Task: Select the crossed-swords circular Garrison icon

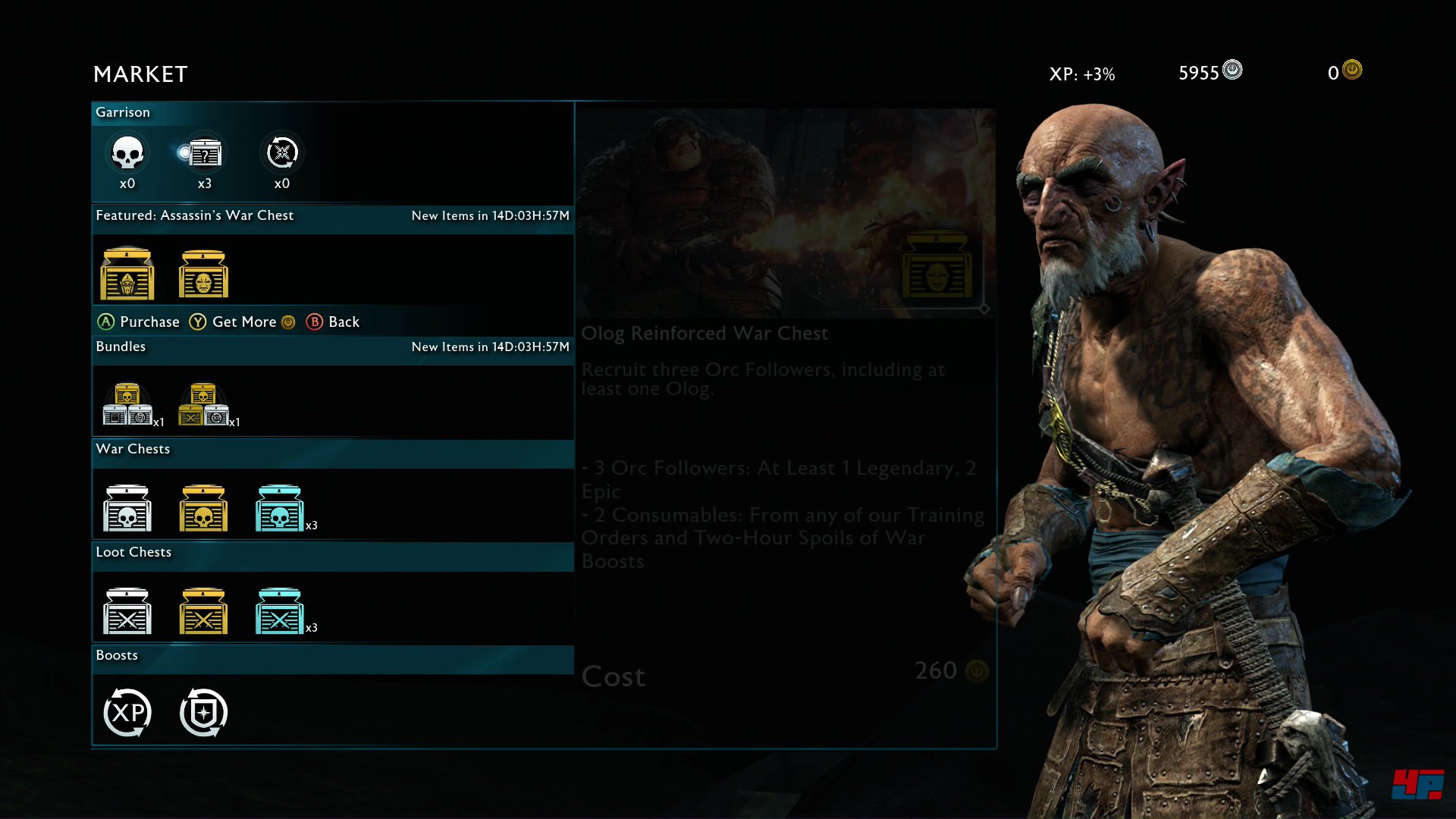Action: (x=282, y=153)
